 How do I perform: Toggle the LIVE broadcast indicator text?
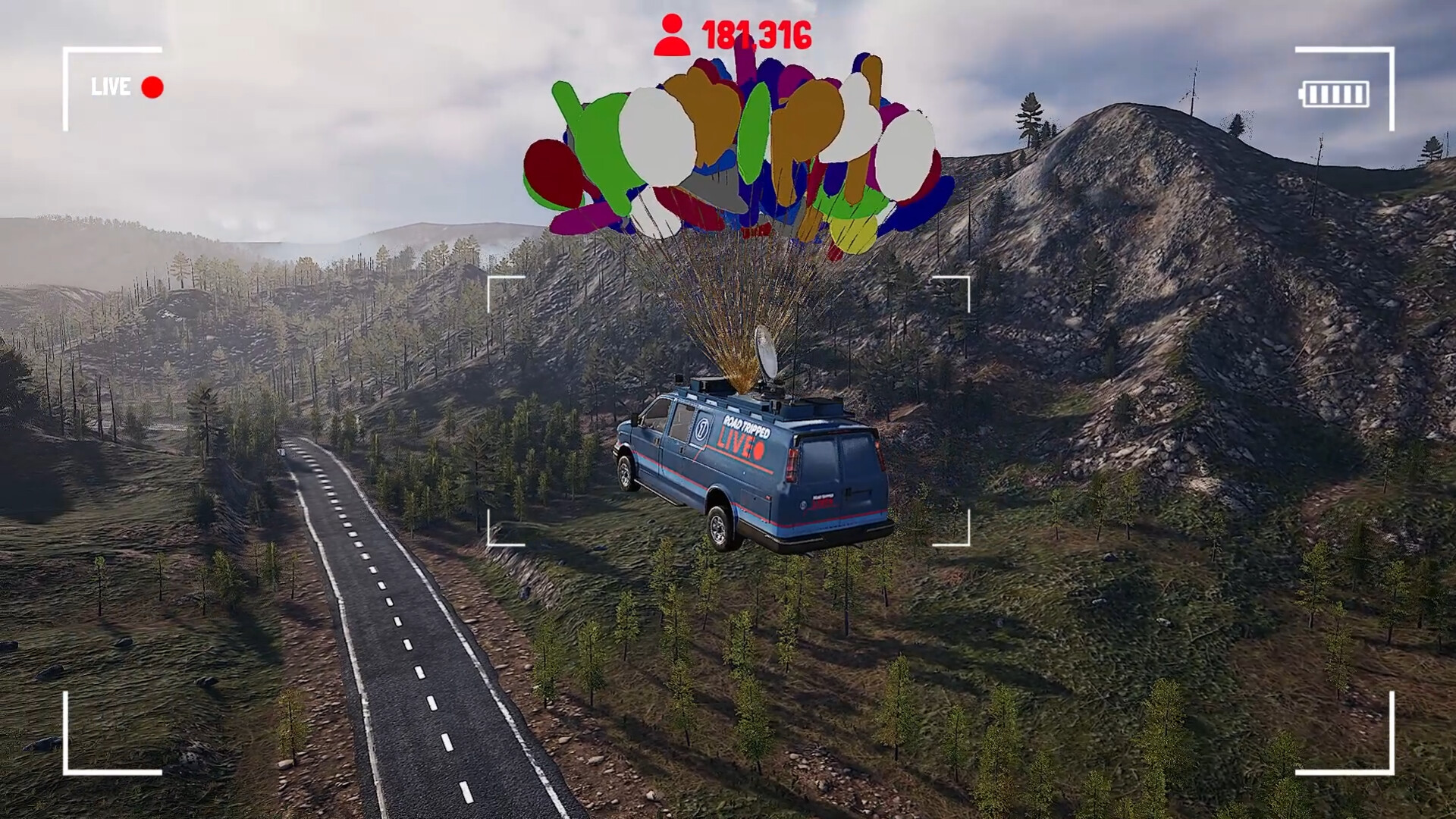click(x=111, y=87)
